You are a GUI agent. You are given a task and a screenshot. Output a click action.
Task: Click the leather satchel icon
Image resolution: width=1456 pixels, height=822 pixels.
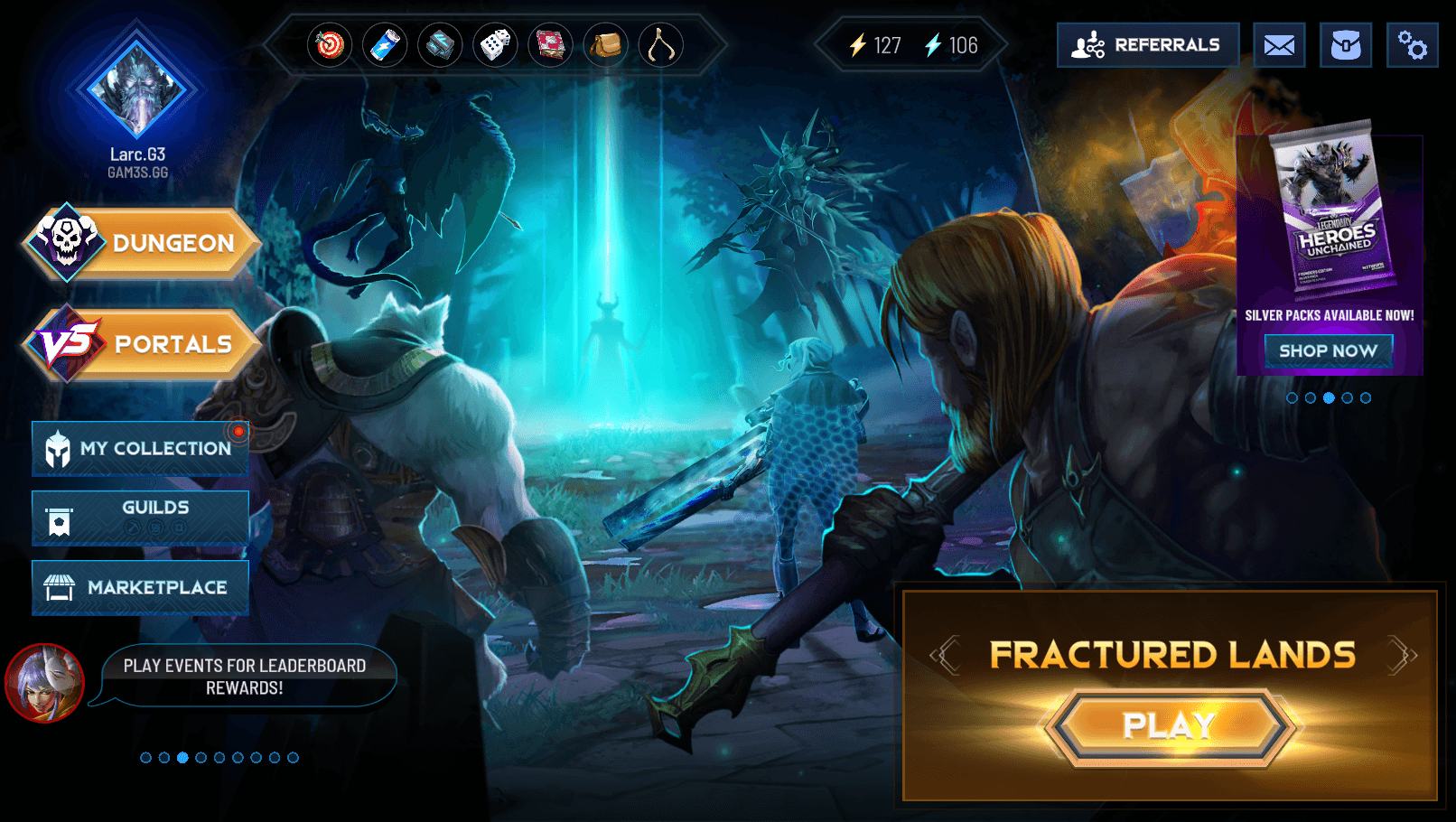coord(605,45)
